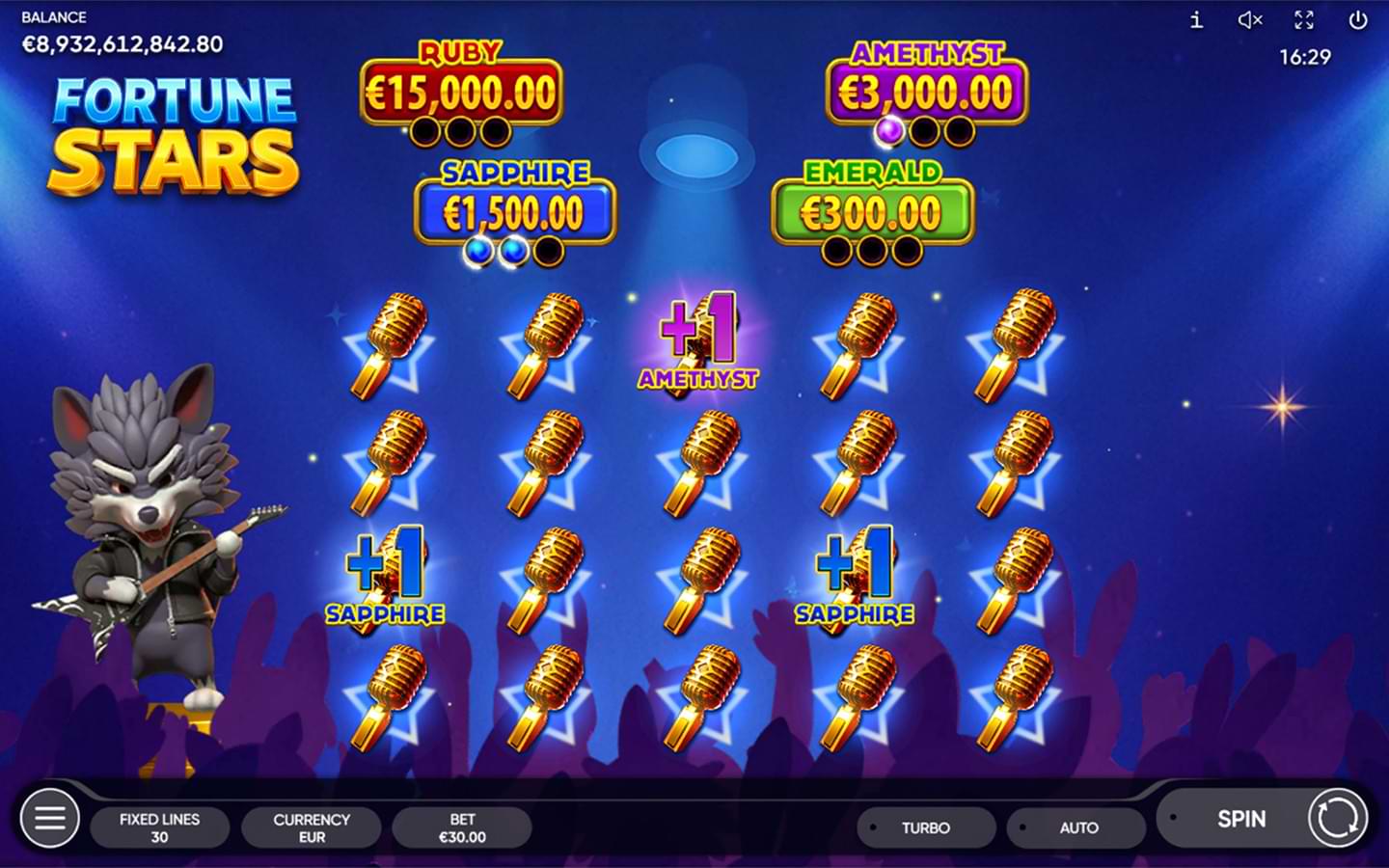Enable Auto play mode
Image resolution: width=1389 pixels, height=868 pixels.
tap(1076, 827)
